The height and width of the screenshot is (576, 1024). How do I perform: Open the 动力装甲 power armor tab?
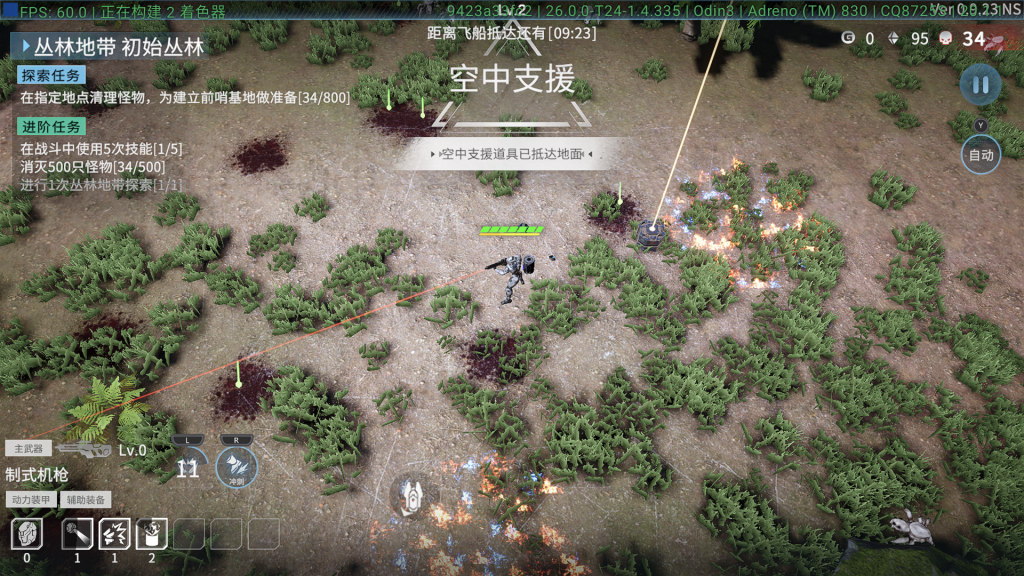(x=30, y=499)
